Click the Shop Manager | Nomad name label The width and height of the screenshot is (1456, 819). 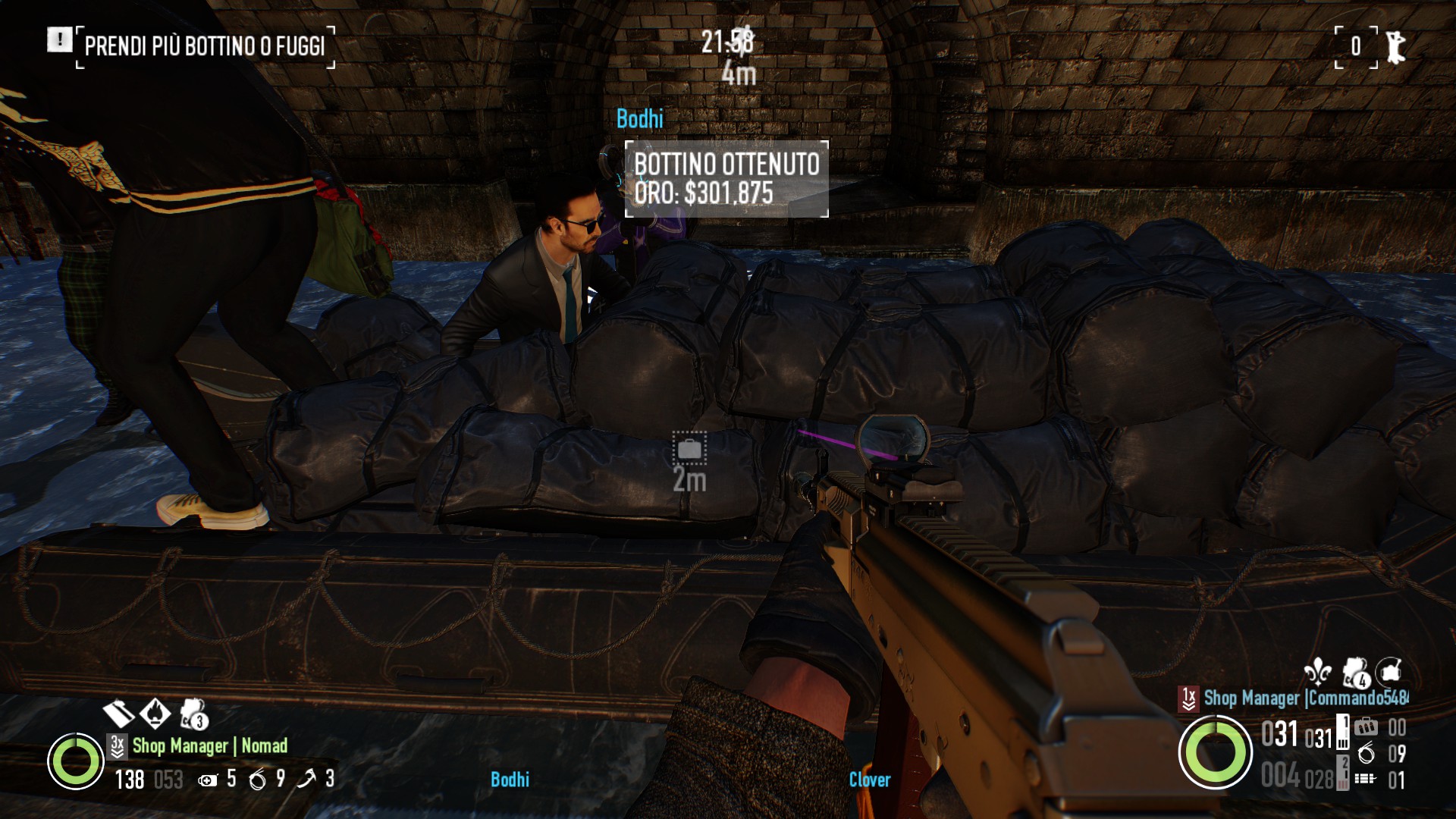(x=210, y=745)
